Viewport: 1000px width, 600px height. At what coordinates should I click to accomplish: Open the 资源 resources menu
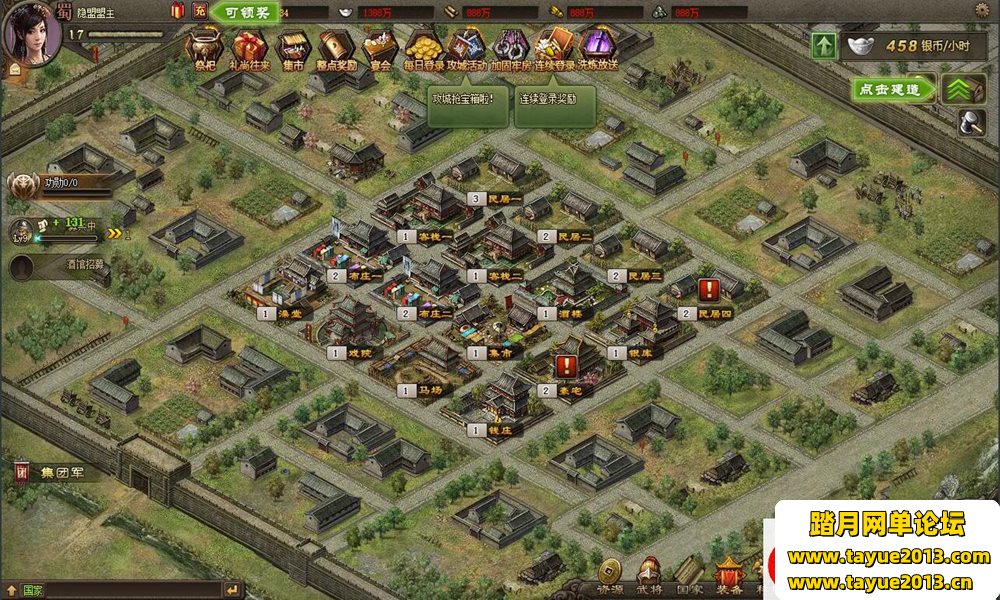610,577
